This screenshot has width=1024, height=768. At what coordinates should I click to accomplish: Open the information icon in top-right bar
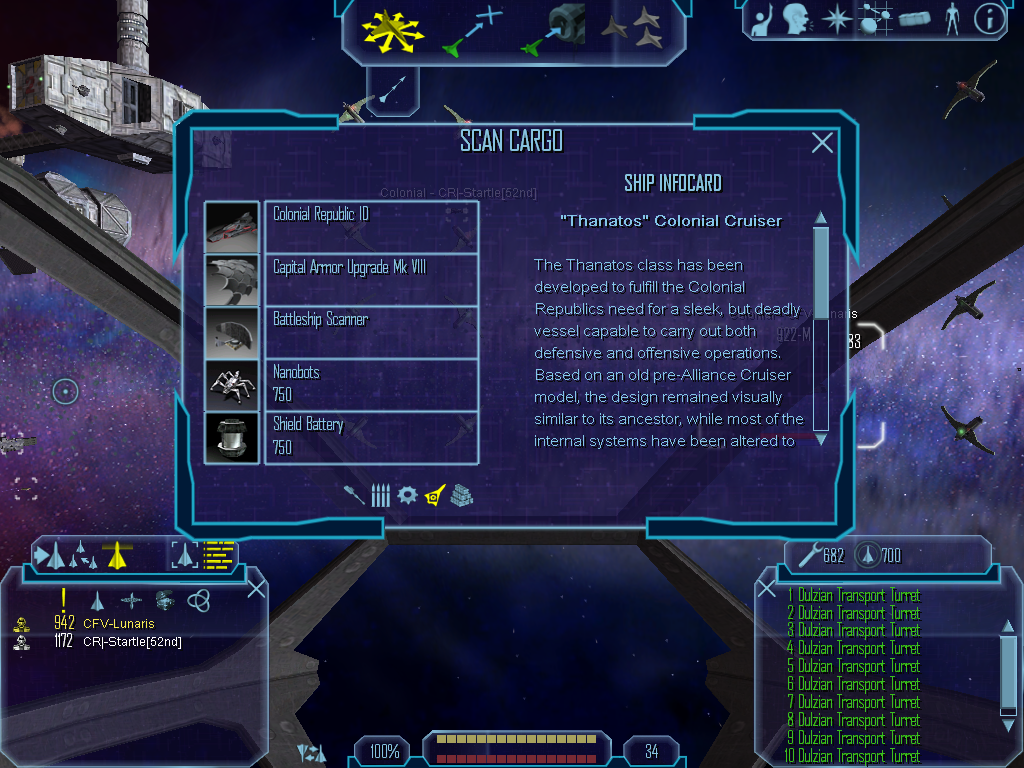coord(989,18)
